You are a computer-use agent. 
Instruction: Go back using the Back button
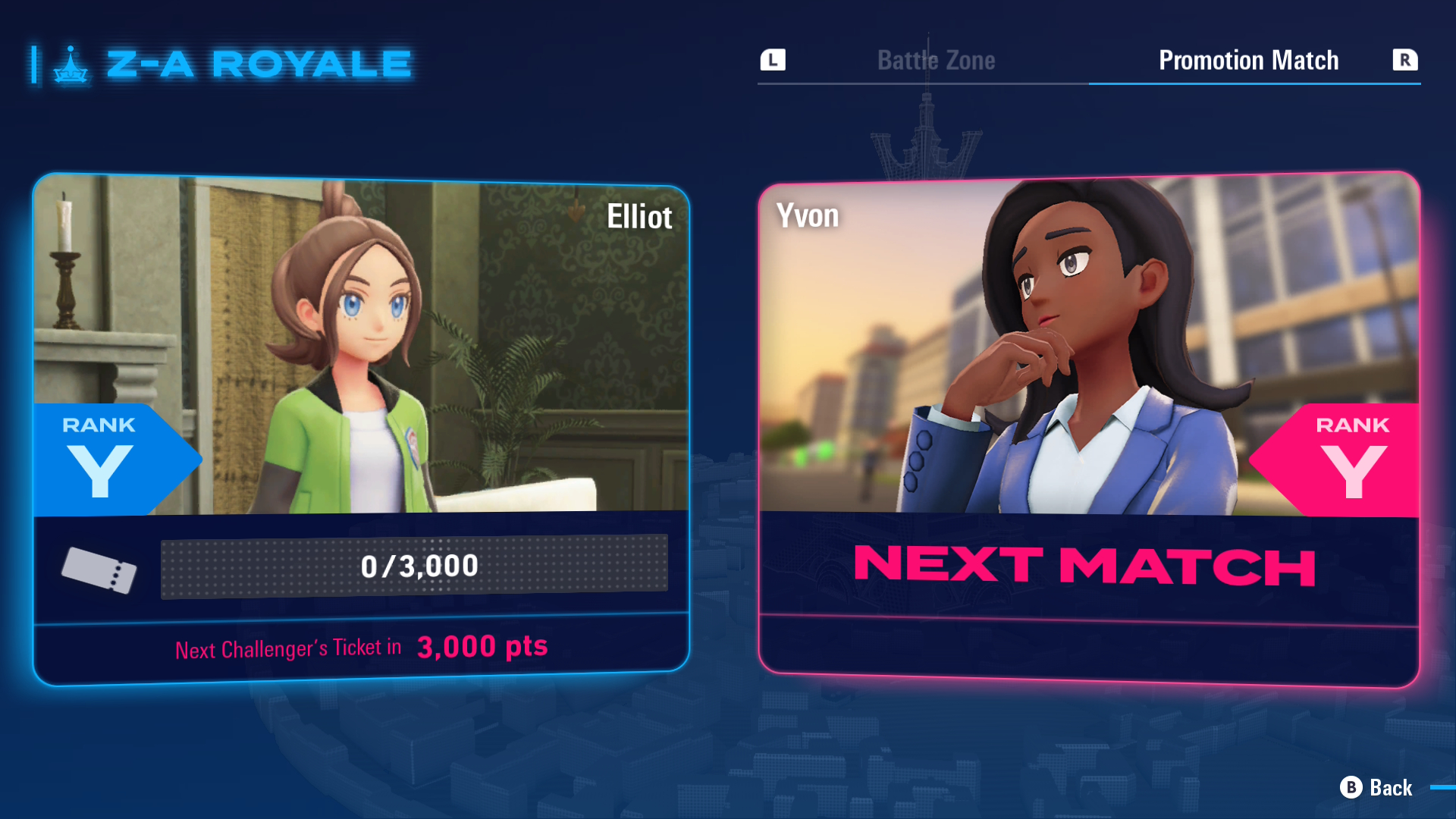[1376, 788]
